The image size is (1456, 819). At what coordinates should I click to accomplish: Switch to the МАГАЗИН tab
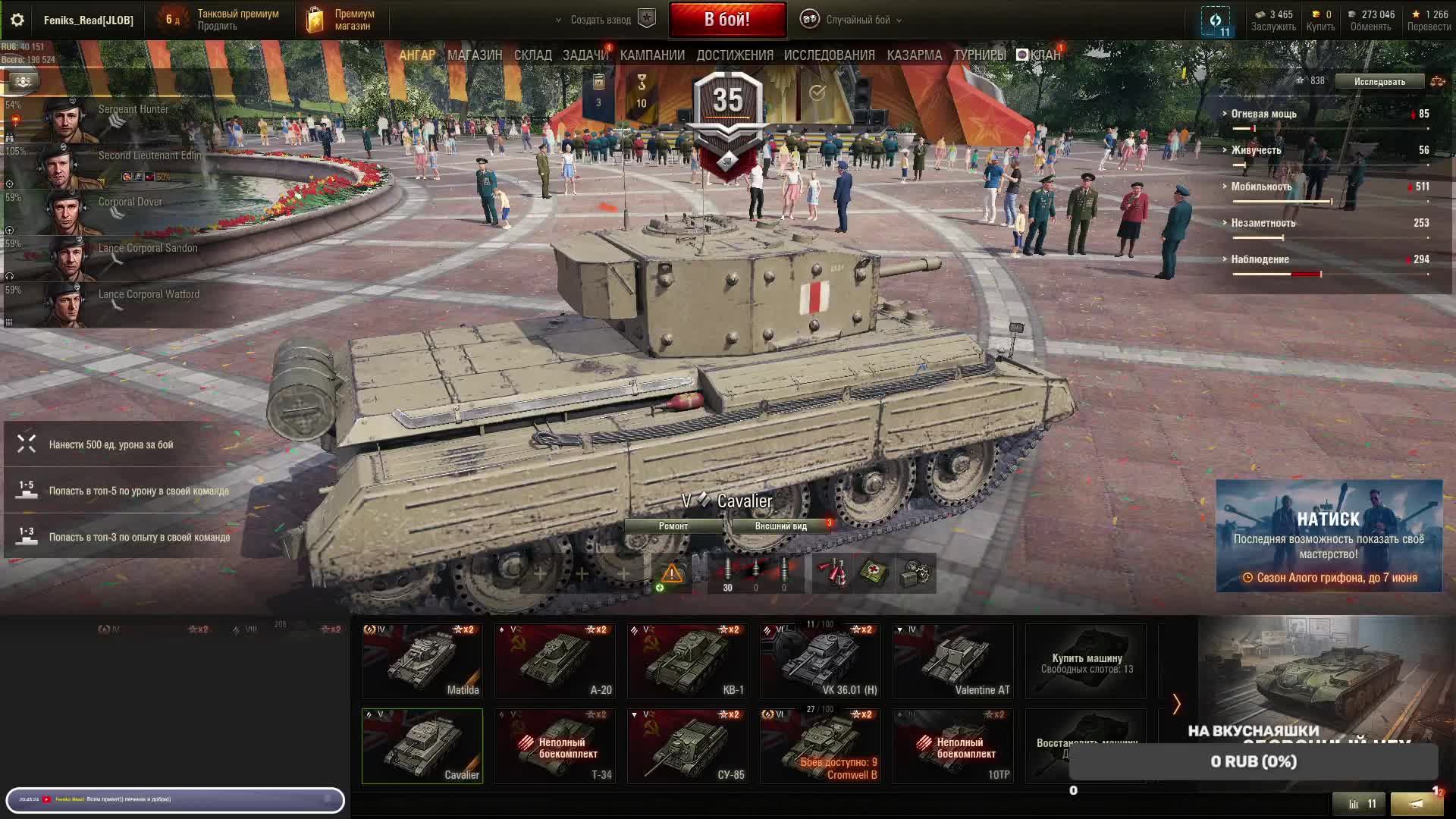[x=475, y=55]
